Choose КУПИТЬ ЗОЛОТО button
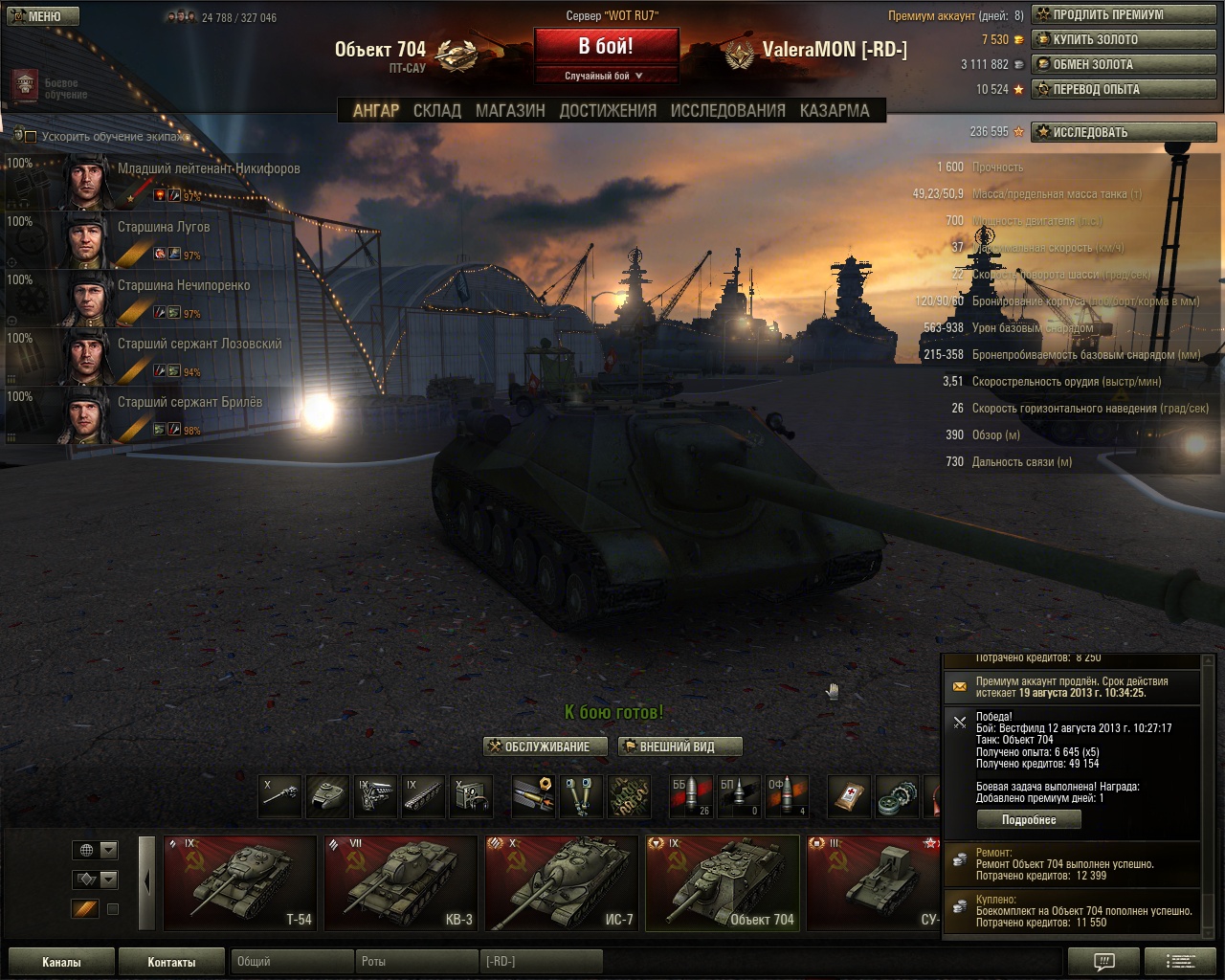The image size is (1225, 980). tap(1124, 40)
